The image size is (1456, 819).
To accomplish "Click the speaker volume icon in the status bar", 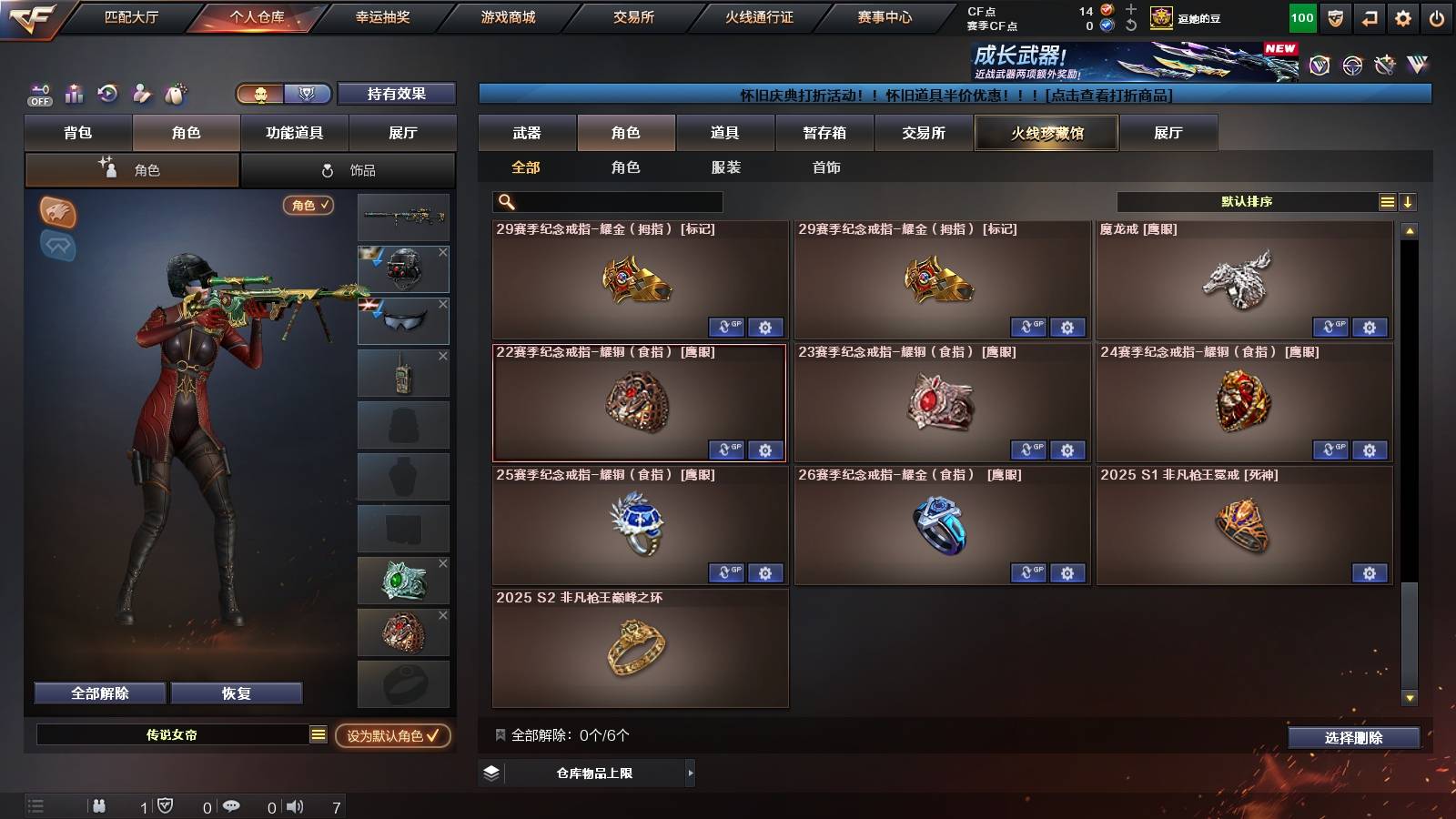I will [294, 805].
